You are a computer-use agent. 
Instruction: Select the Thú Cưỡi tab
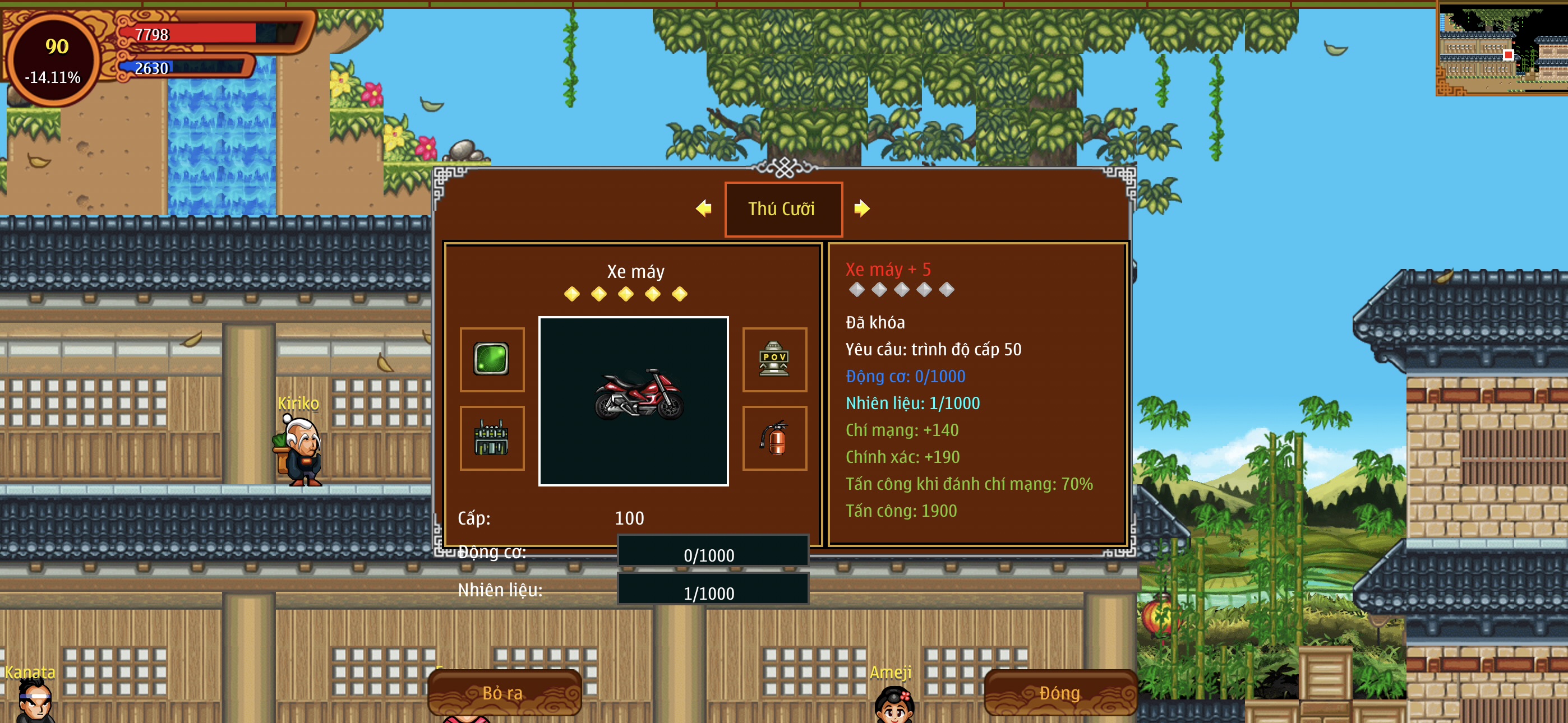point(783,208)
